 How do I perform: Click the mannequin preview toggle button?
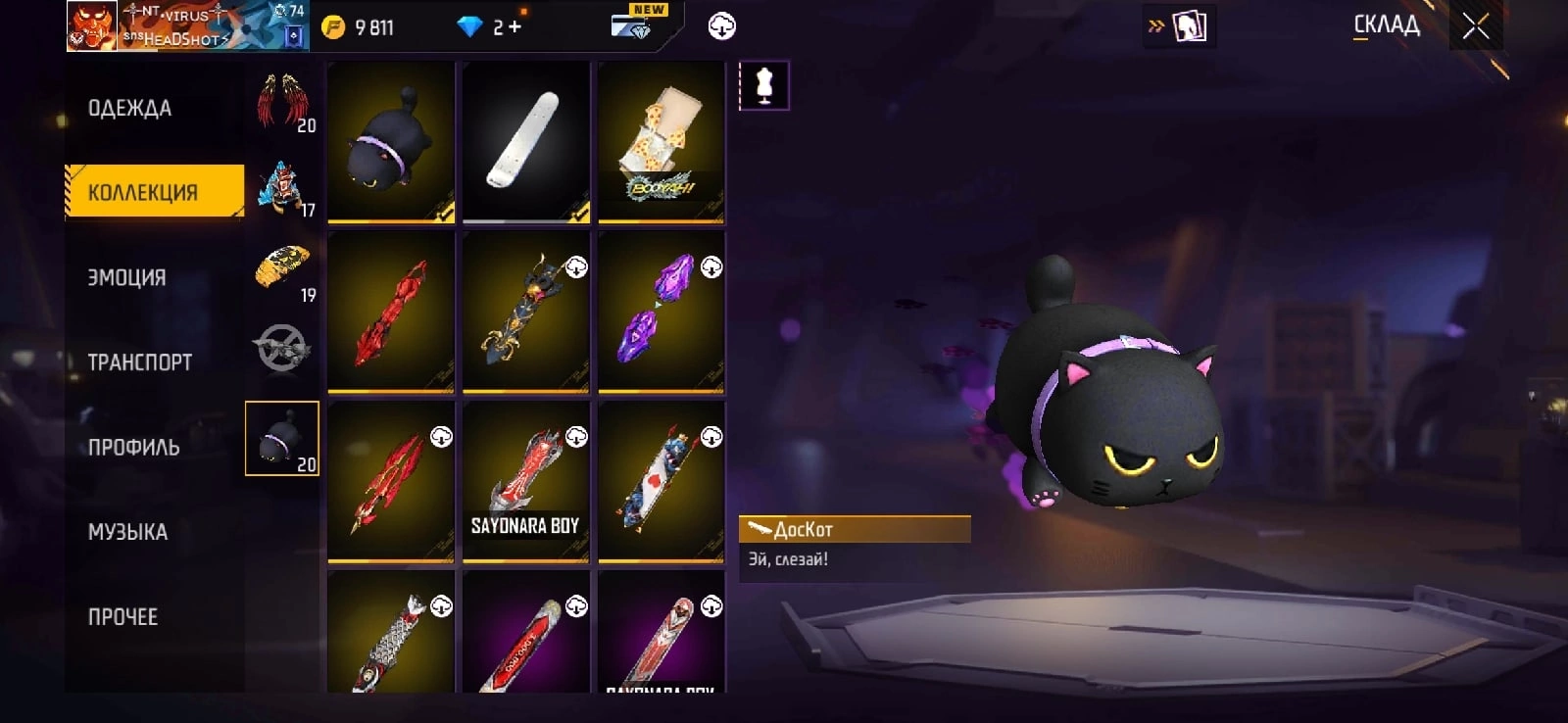point(764,86)
